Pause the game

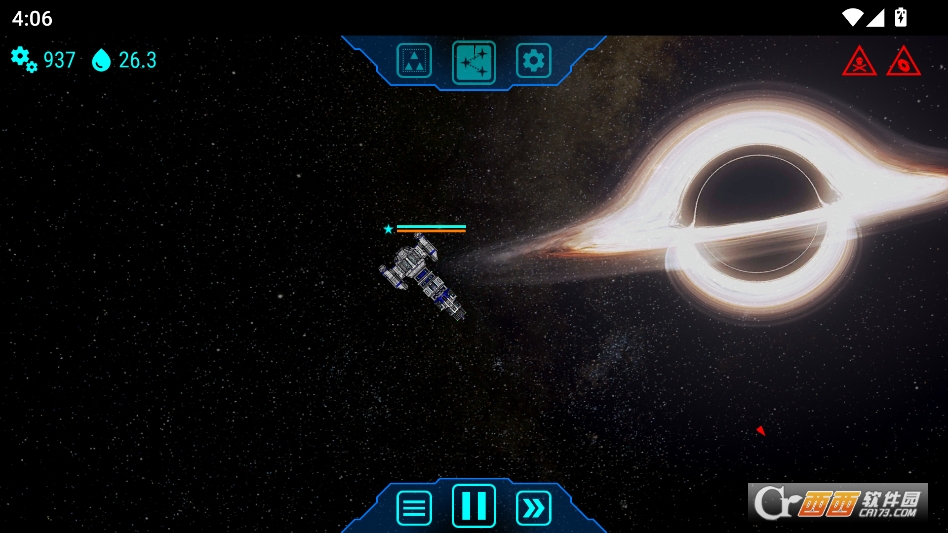[x=474, y=506]
